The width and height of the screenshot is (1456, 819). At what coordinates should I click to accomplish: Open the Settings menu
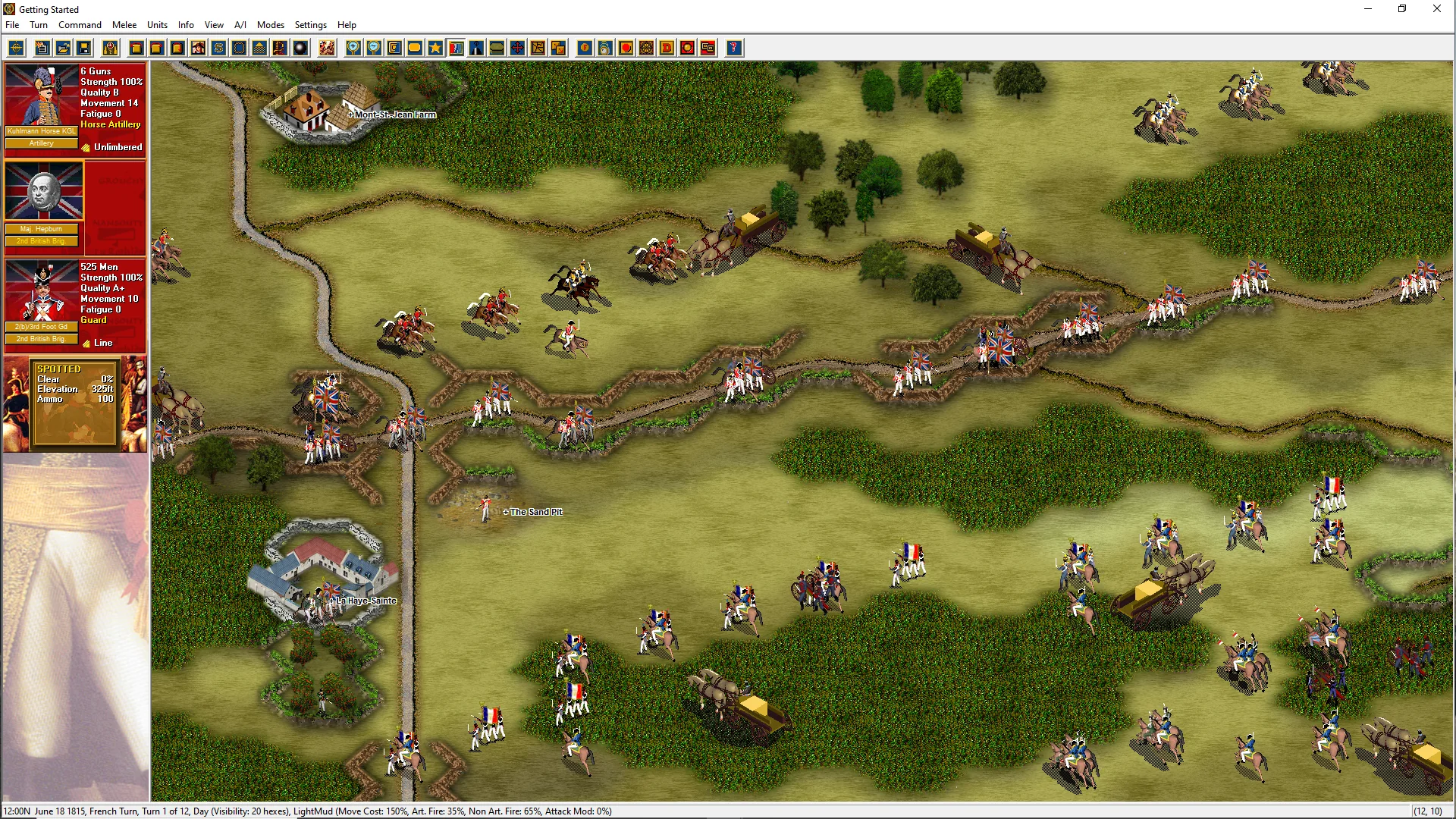(x=311, y=25)
